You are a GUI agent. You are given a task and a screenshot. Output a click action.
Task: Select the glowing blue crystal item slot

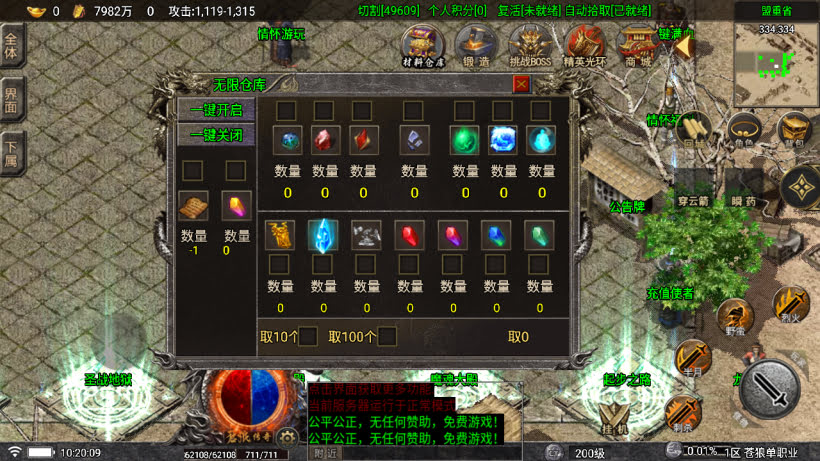coord(323,234)
